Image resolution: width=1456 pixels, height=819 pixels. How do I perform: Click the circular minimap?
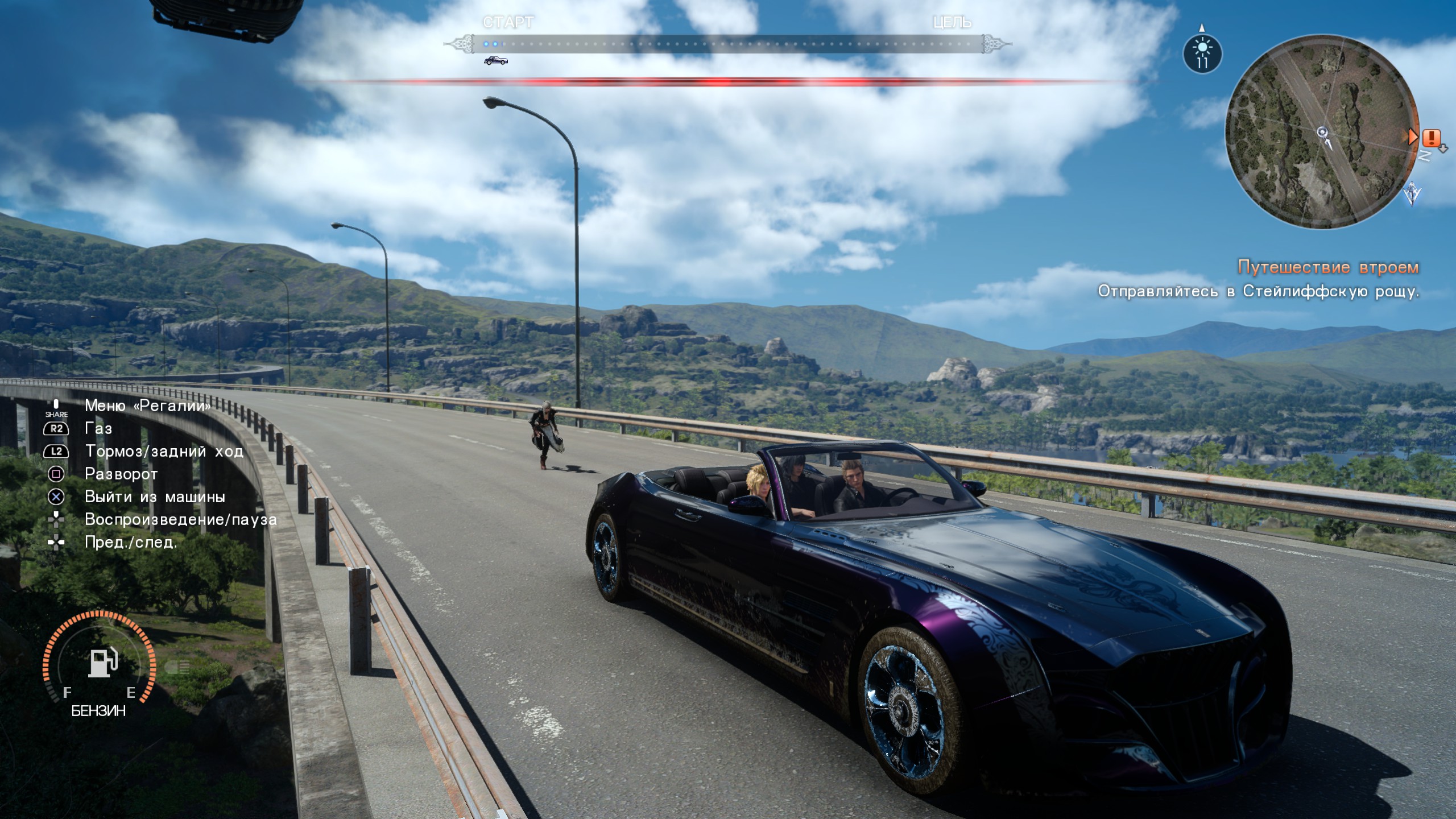coord(1321,132)
